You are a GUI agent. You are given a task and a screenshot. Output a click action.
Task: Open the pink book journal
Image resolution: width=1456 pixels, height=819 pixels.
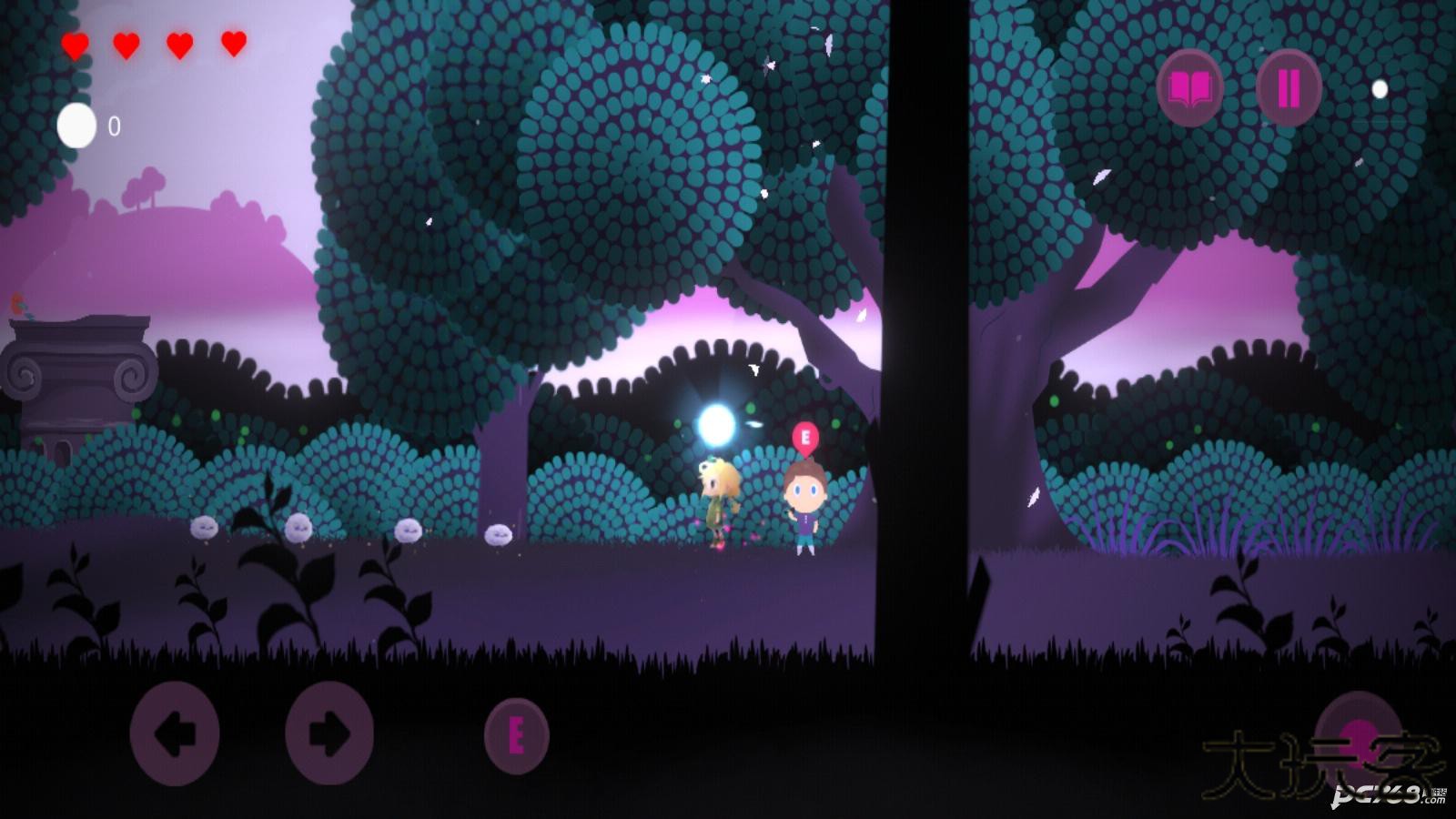(1189, 88)
